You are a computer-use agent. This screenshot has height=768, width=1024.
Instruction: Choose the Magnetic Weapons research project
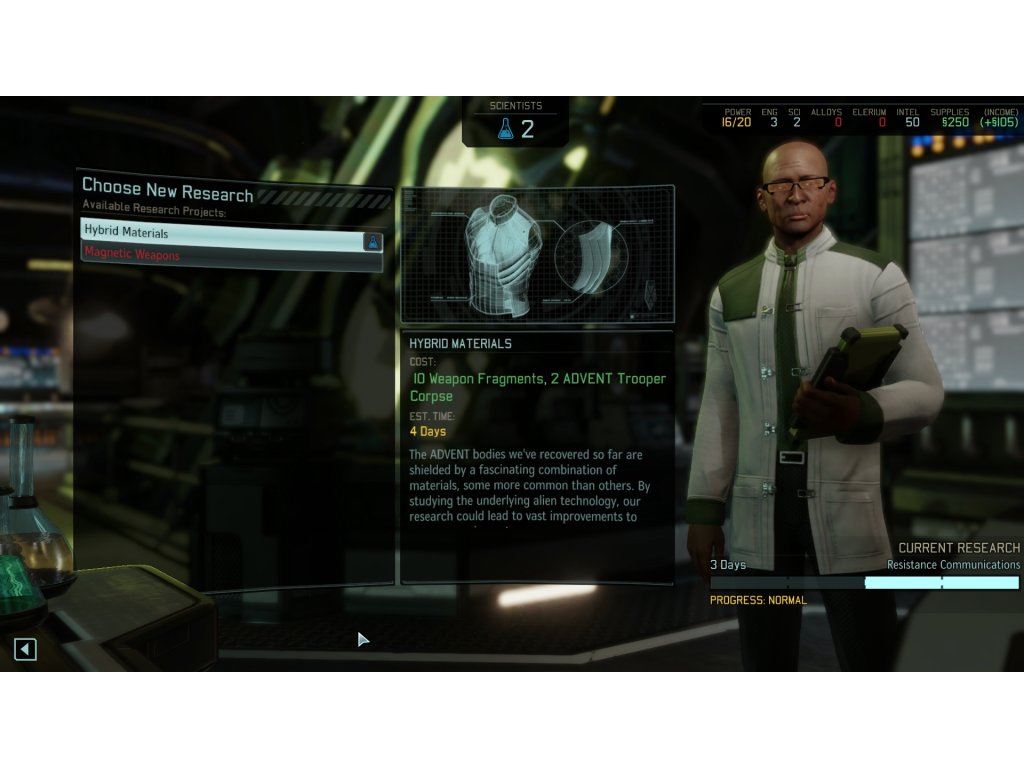[222, 255]
